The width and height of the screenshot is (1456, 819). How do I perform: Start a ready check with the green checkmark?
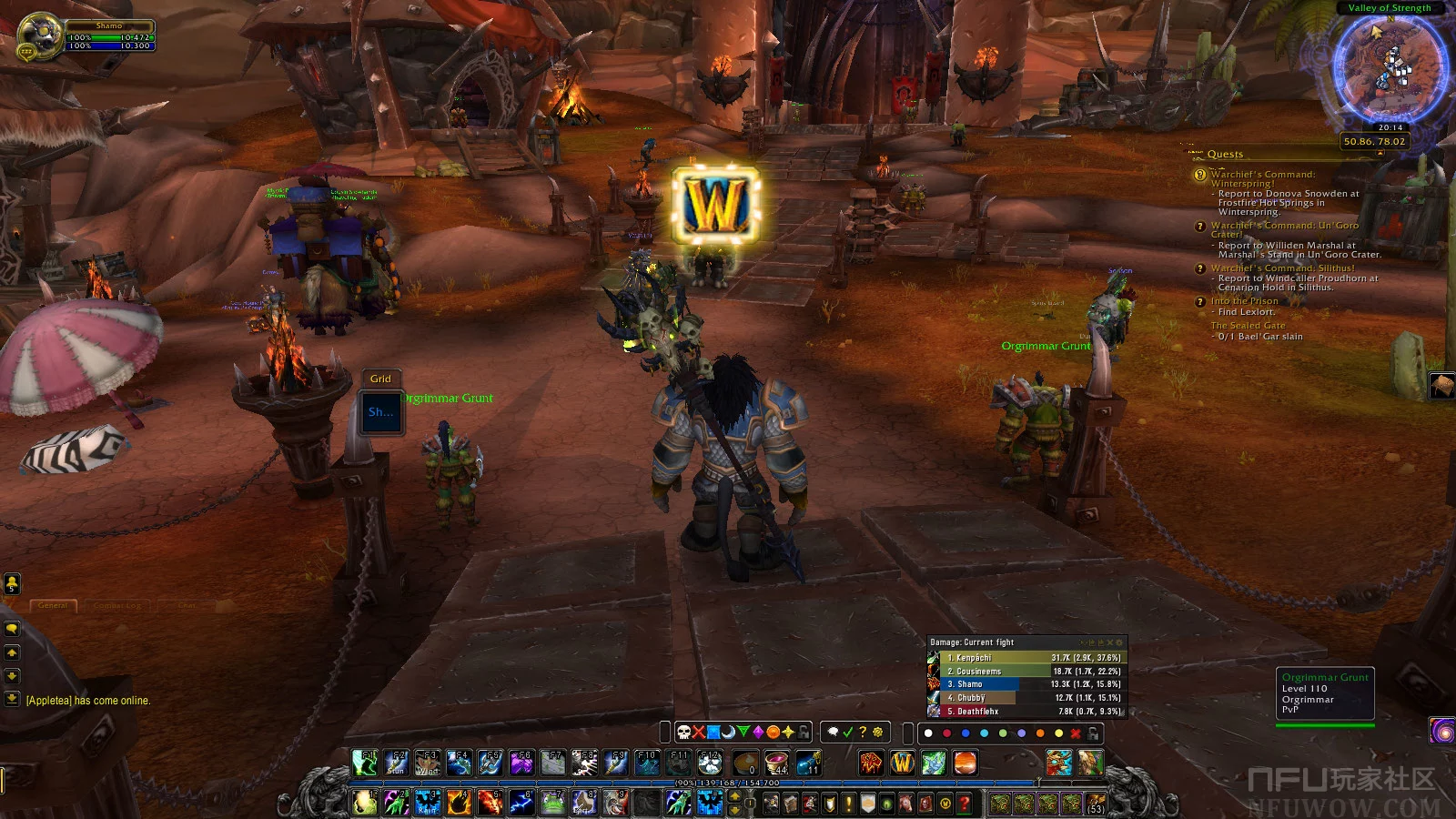848,733
